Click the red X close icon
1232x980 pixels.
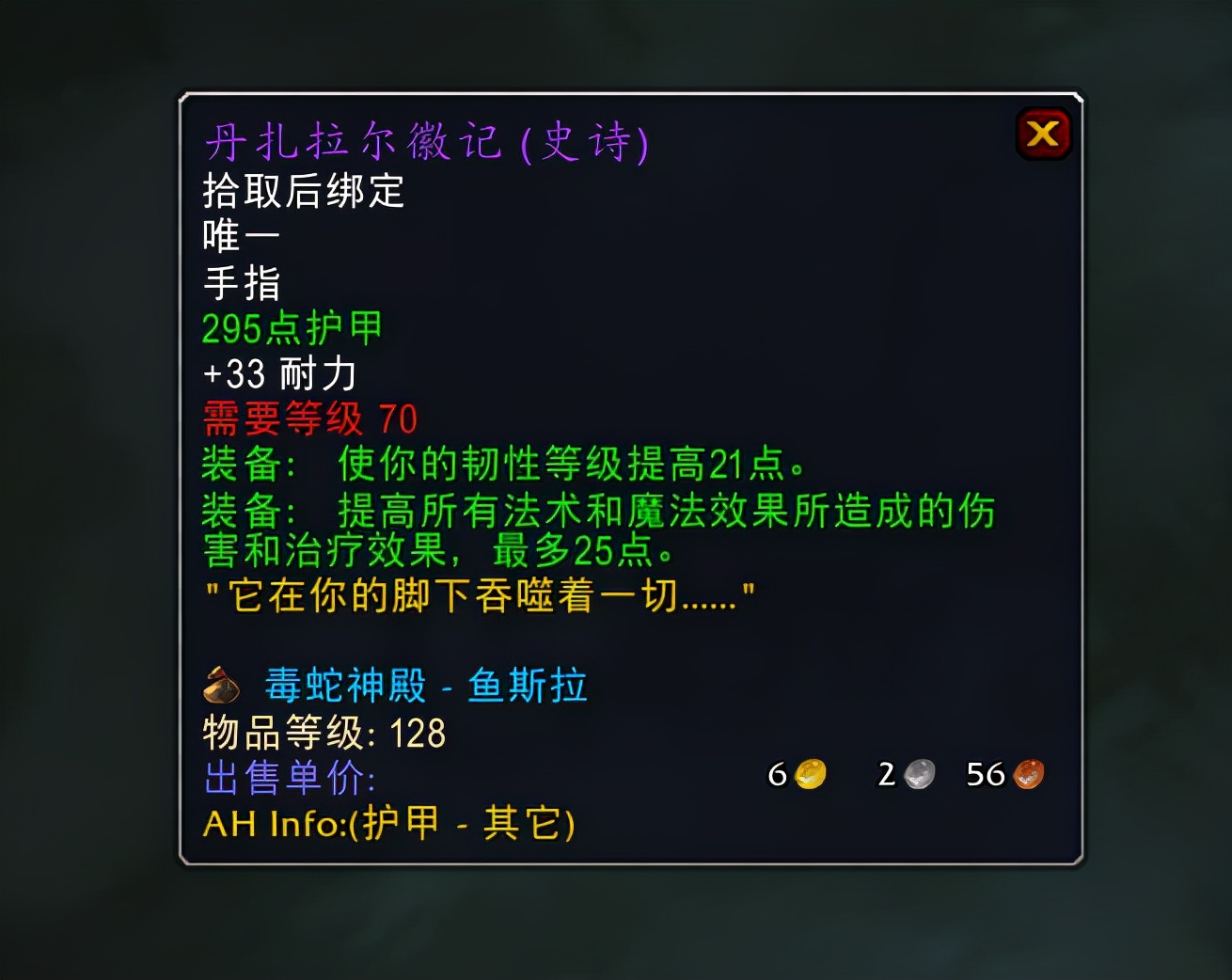point(1044,133)
